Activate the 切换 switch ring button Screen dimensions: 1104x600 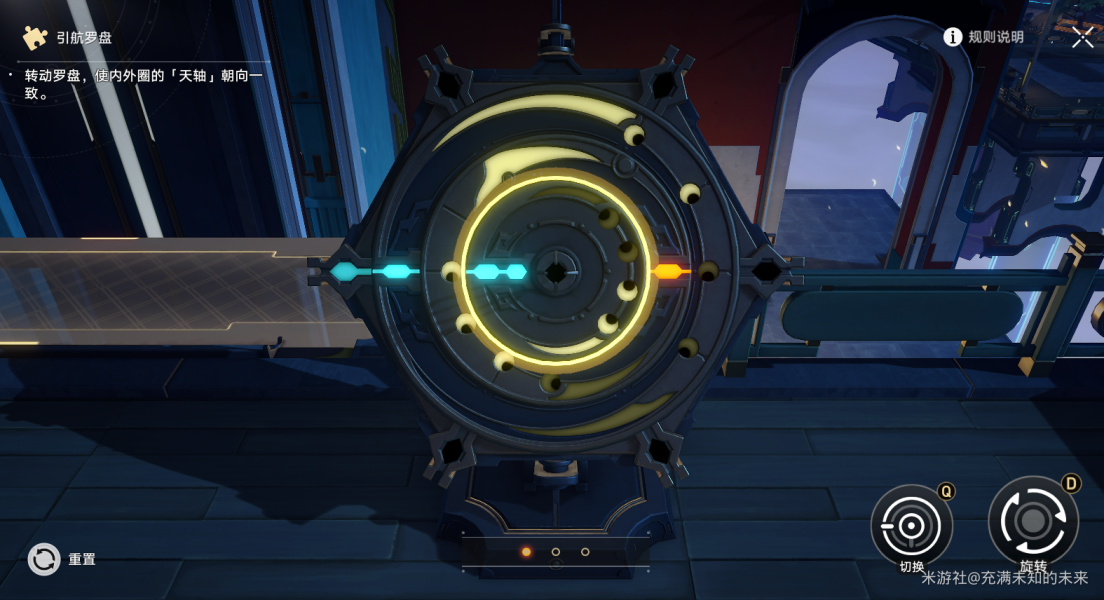(911, 525)
